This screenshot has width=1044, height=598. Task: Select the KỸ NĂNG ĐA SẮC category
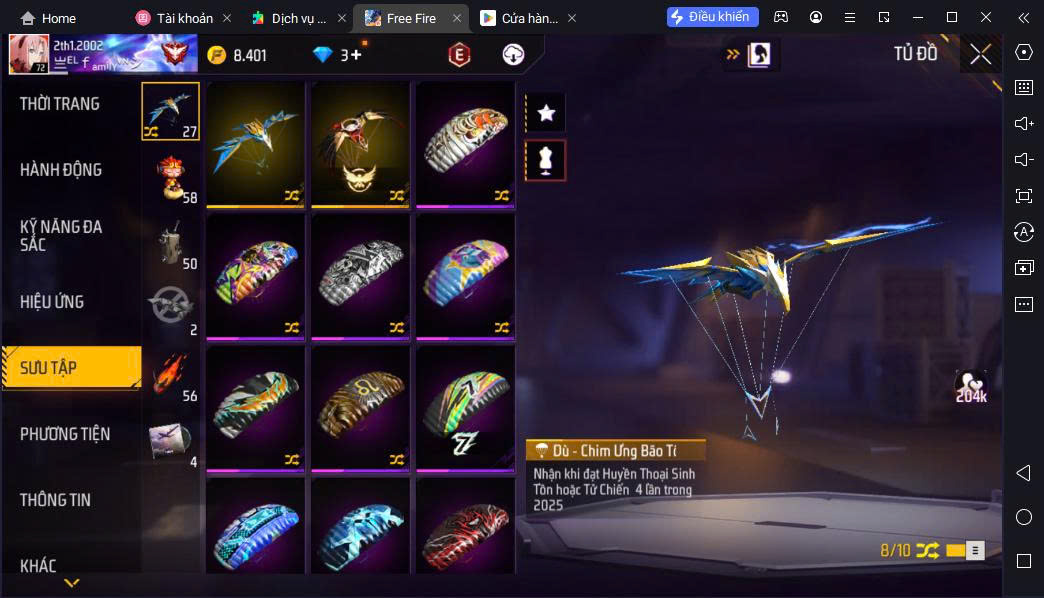point(61,235)
